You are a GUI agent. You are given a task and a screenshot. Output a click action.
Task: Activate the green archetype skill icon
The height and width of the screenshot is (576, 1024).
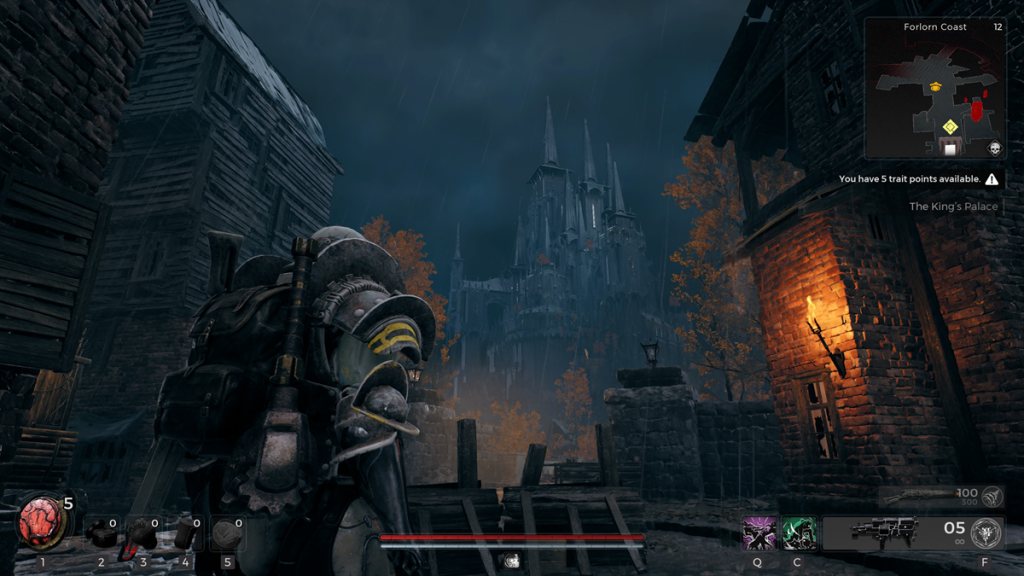798,533
